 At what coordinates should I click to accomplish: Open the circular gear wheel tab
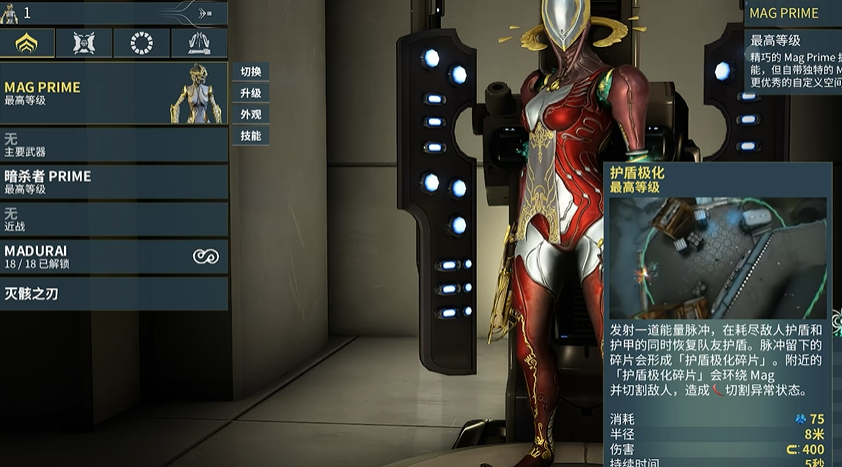click(x=142, y=43)
